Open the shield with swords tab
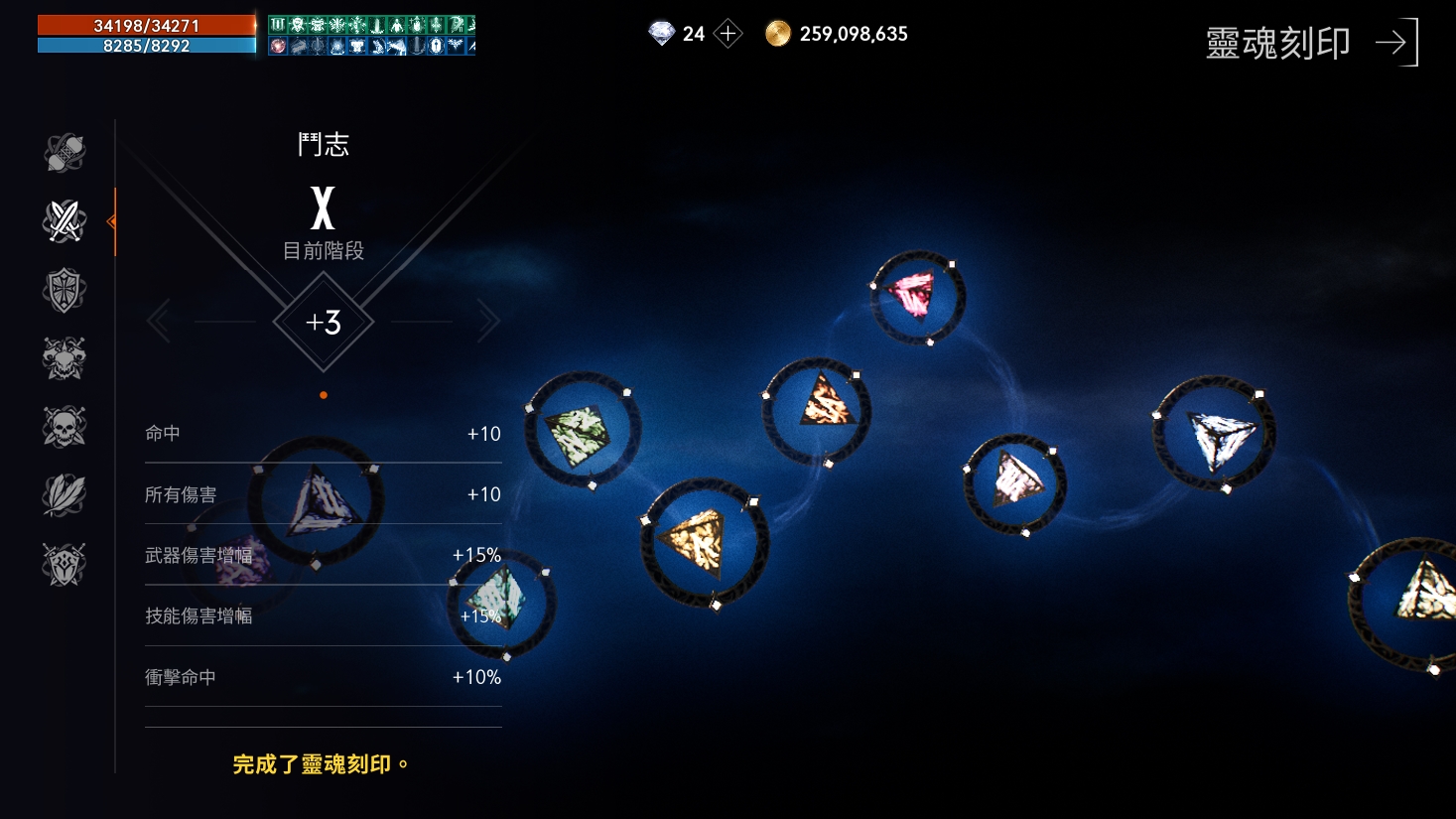 coord(65,564)
